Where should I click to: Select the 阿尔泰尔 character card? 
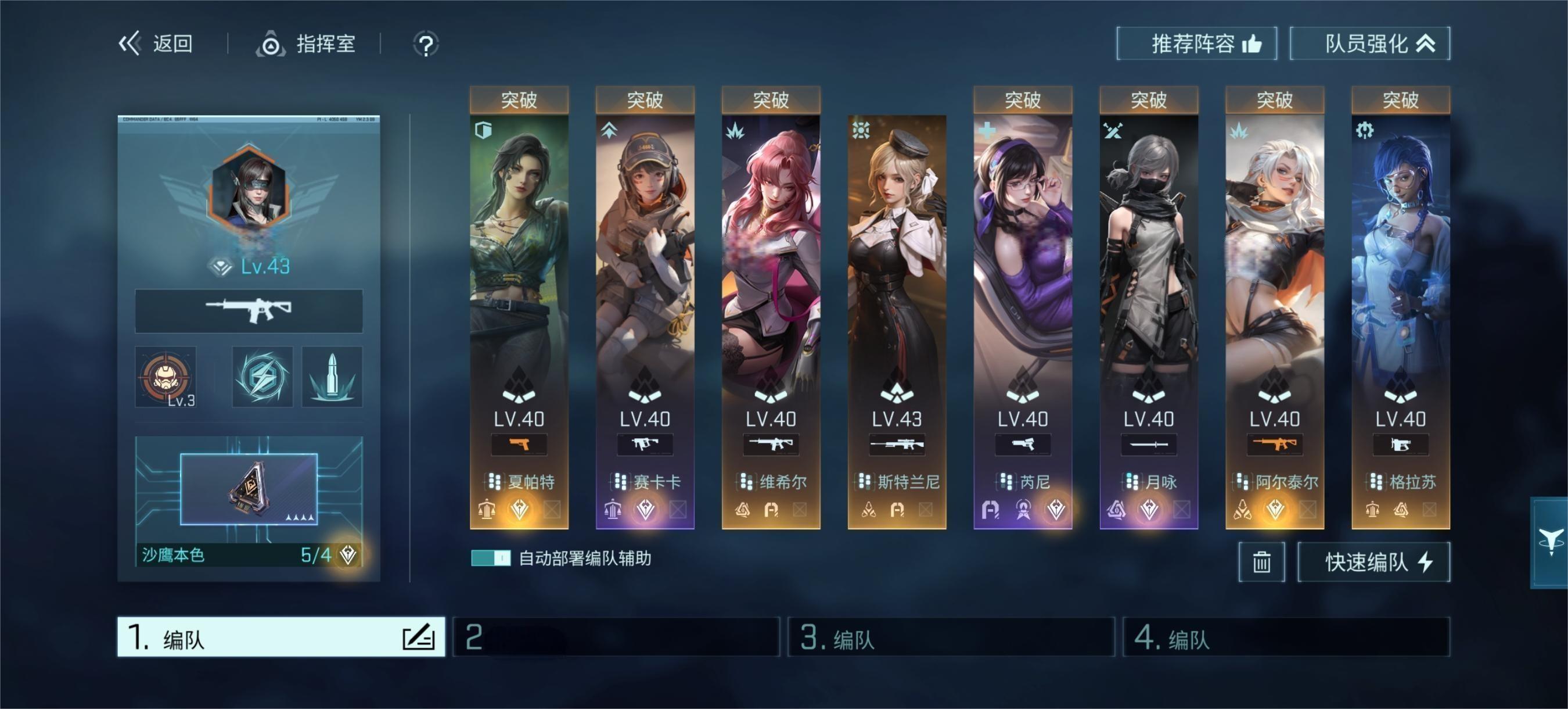[1275, 274]
